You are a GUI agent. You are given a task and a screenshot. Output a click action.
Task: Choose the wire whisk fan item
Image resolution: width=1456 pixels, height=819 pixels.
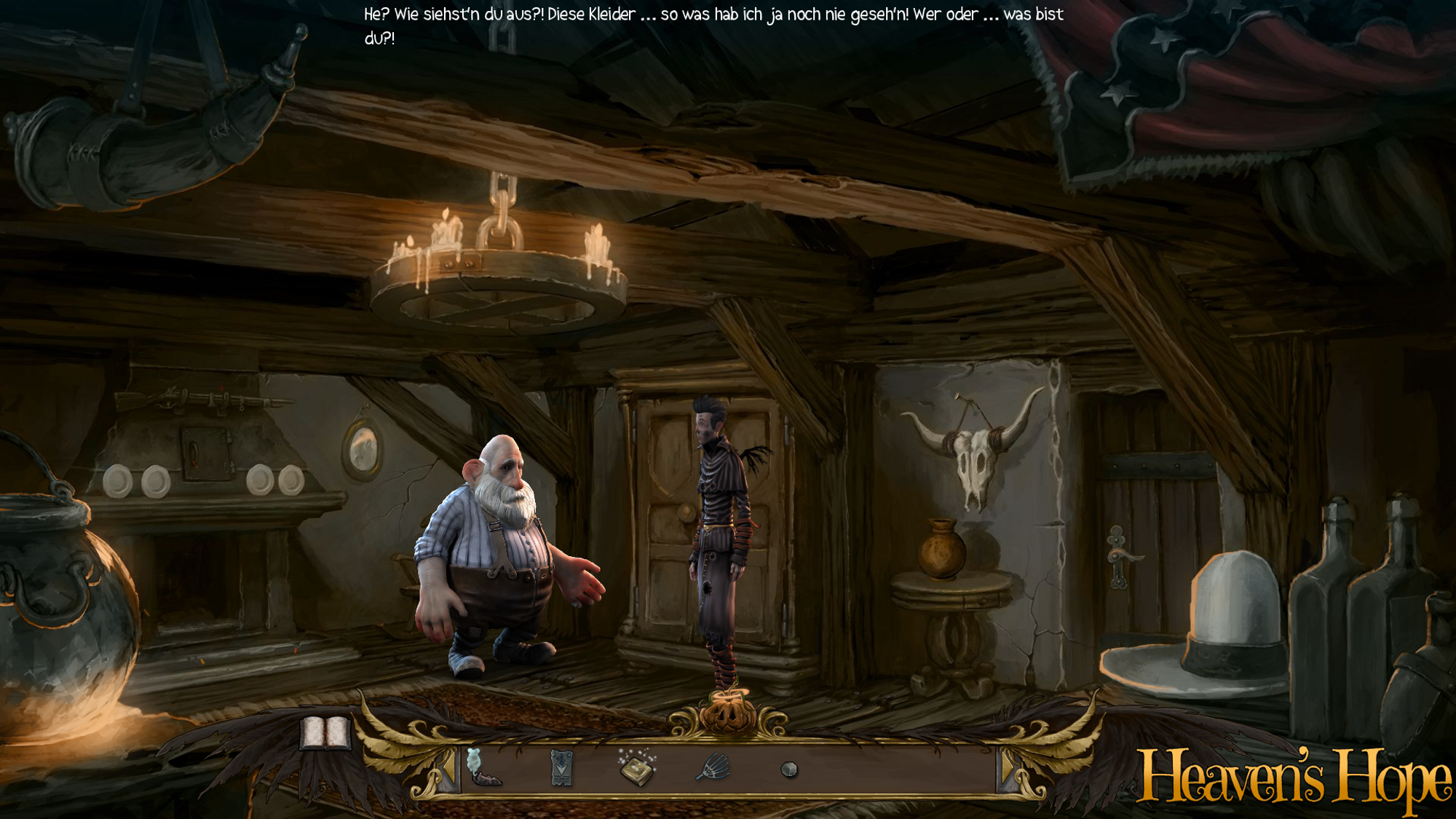coord(713,767)
